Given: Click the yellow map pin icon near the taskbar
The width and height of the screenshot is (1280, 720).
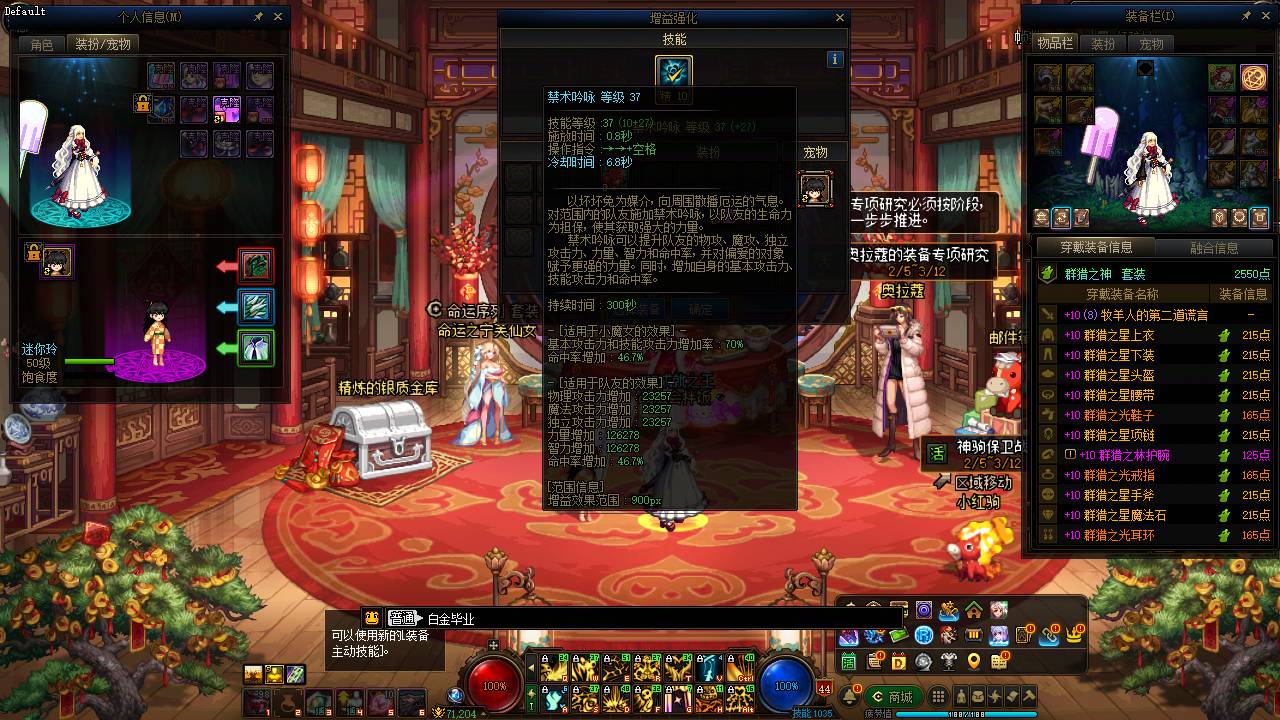Looking at the screenshot, I should point(973,663).
